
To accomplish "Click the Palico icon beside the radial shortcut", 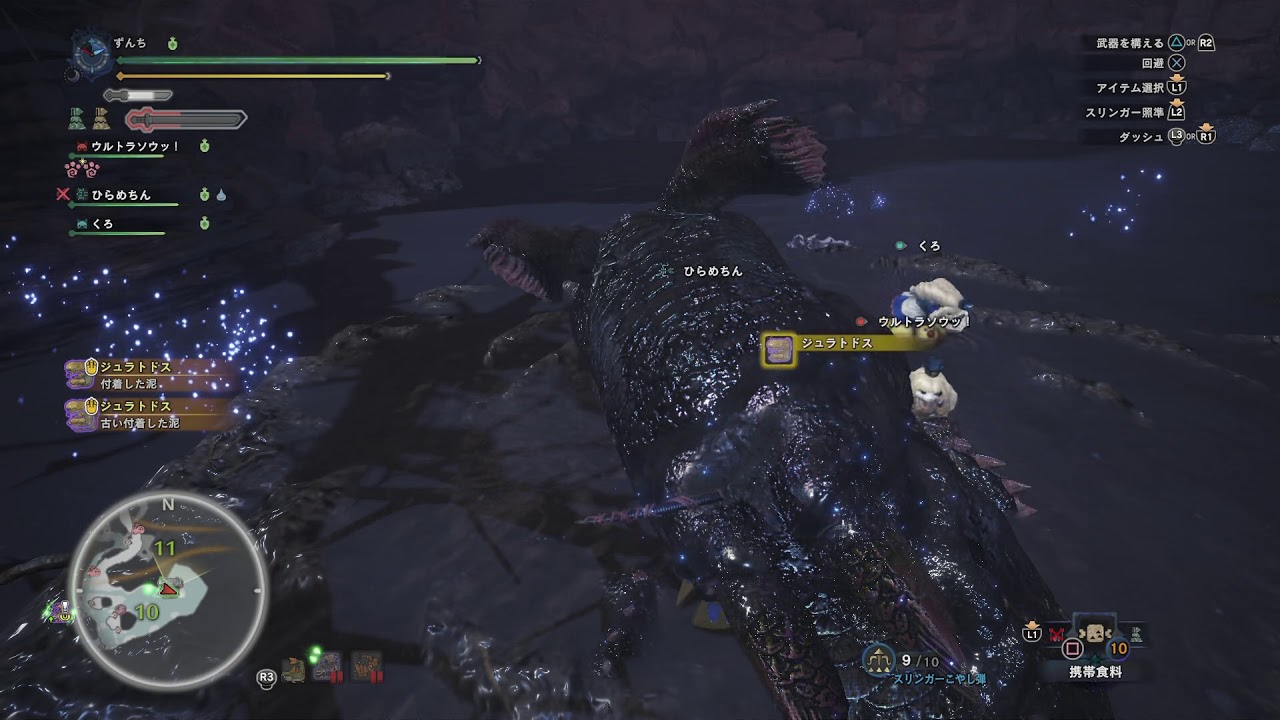I will (x=295, y=669).
